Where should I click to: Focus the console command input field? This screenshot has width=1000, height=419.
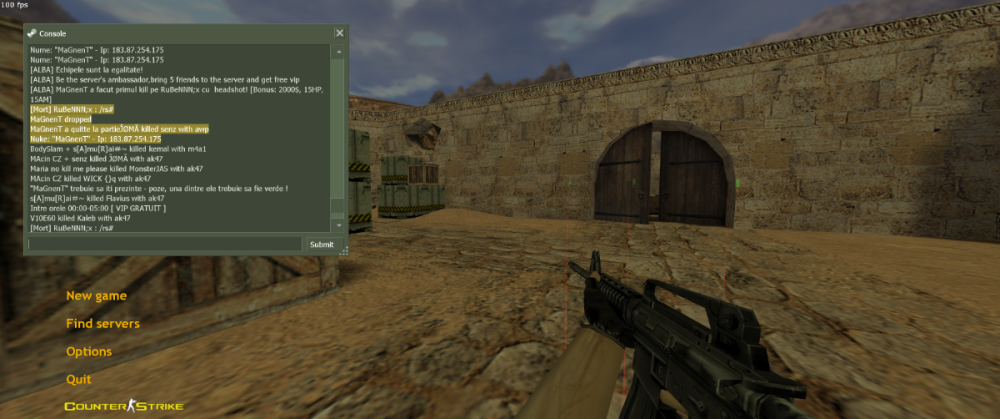(x=165, y=244)
